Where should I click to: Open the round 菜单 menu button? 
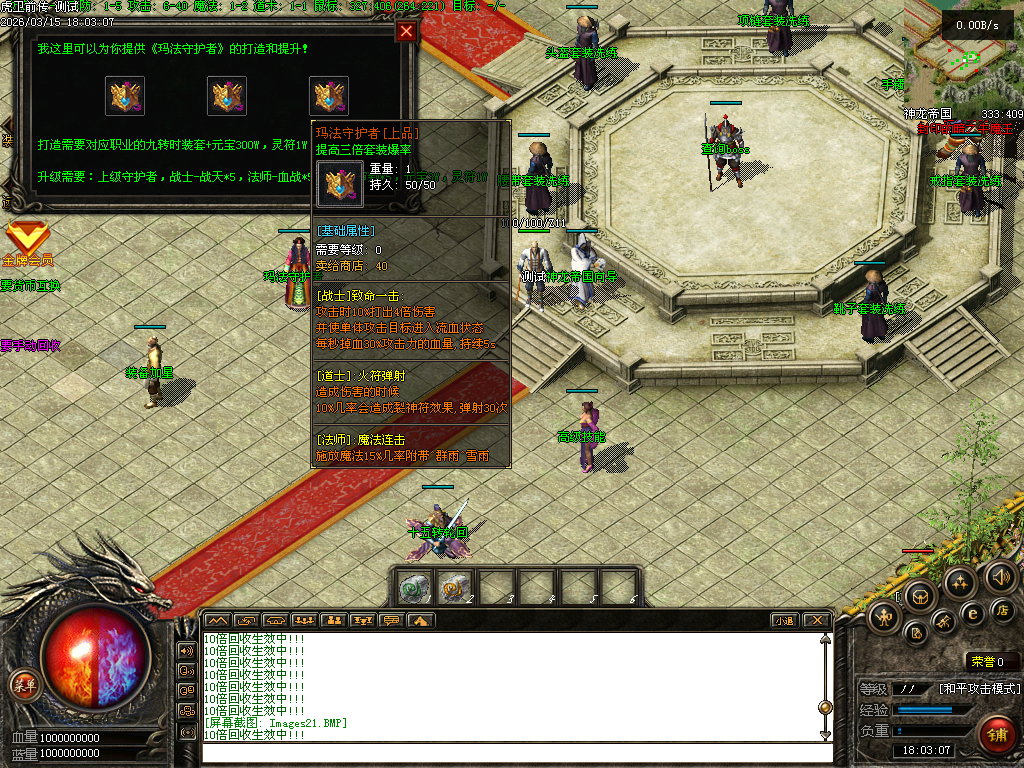tap(24, 684)
